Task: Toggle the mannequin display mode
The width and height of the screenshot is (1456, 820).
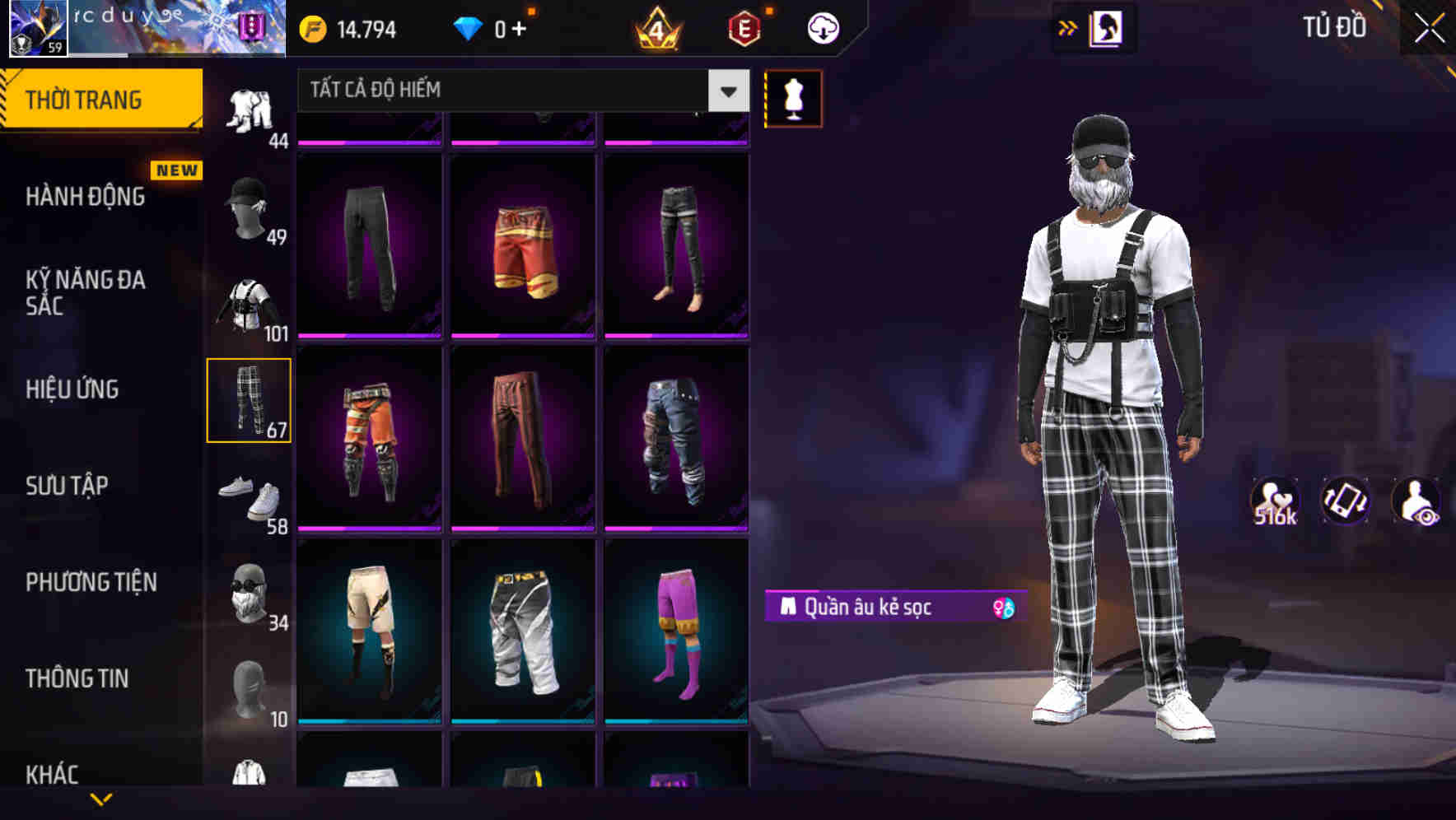Action: [793, 98]
